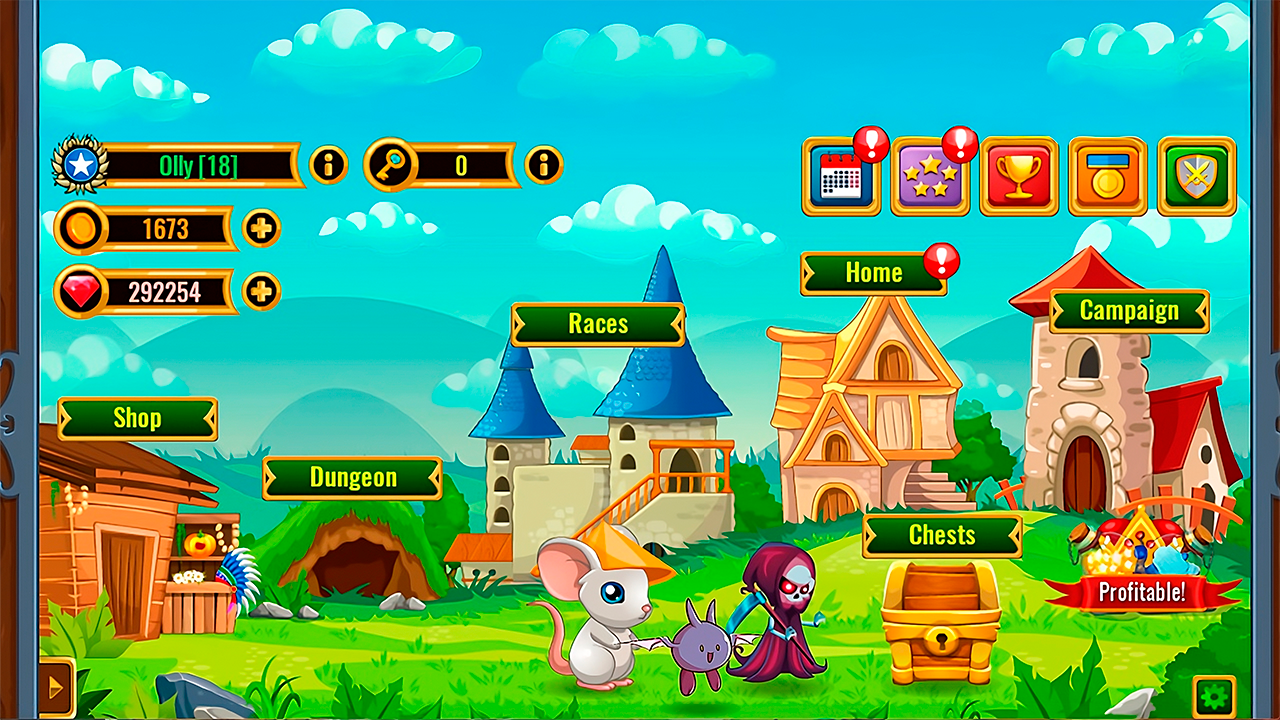Click the info button next to Olly's name
1280x720 pixels.
[x=327, y=165]
